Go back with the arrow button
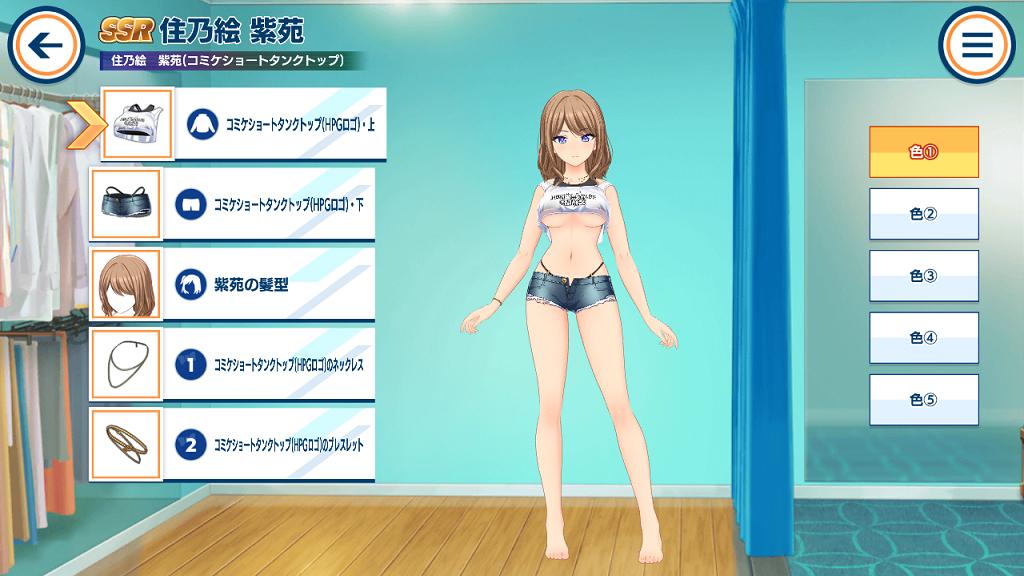 [45, 45]
